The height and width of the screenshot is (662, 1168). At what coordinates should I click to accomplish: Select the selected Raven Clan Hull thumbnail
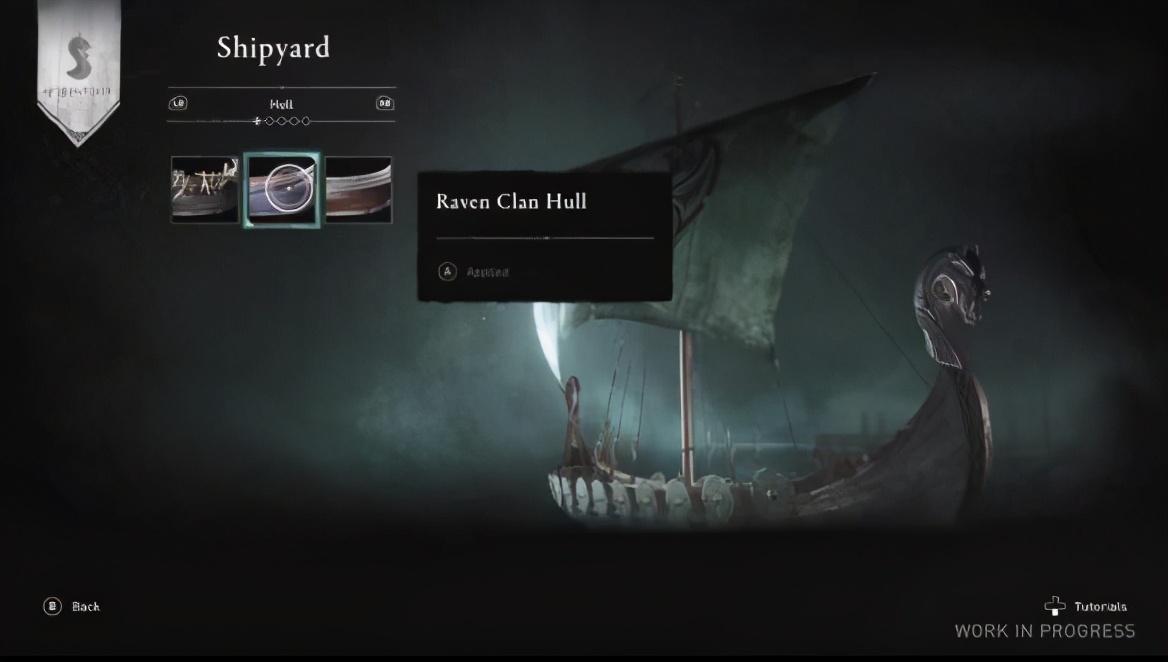[x=283, y=189]
